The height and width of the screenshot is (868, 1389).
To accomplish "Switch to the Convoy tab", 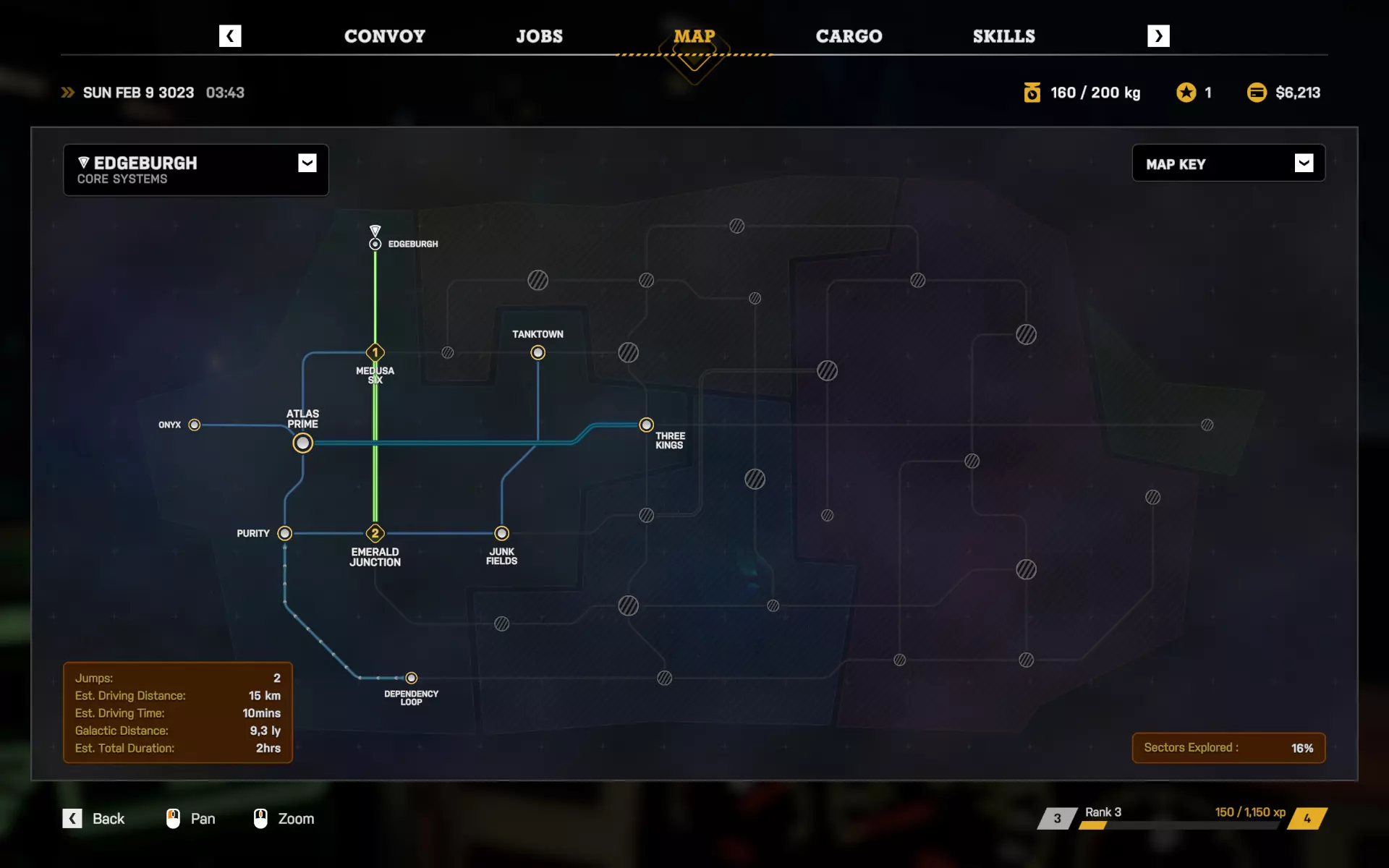I will click(x=384, y=36).
